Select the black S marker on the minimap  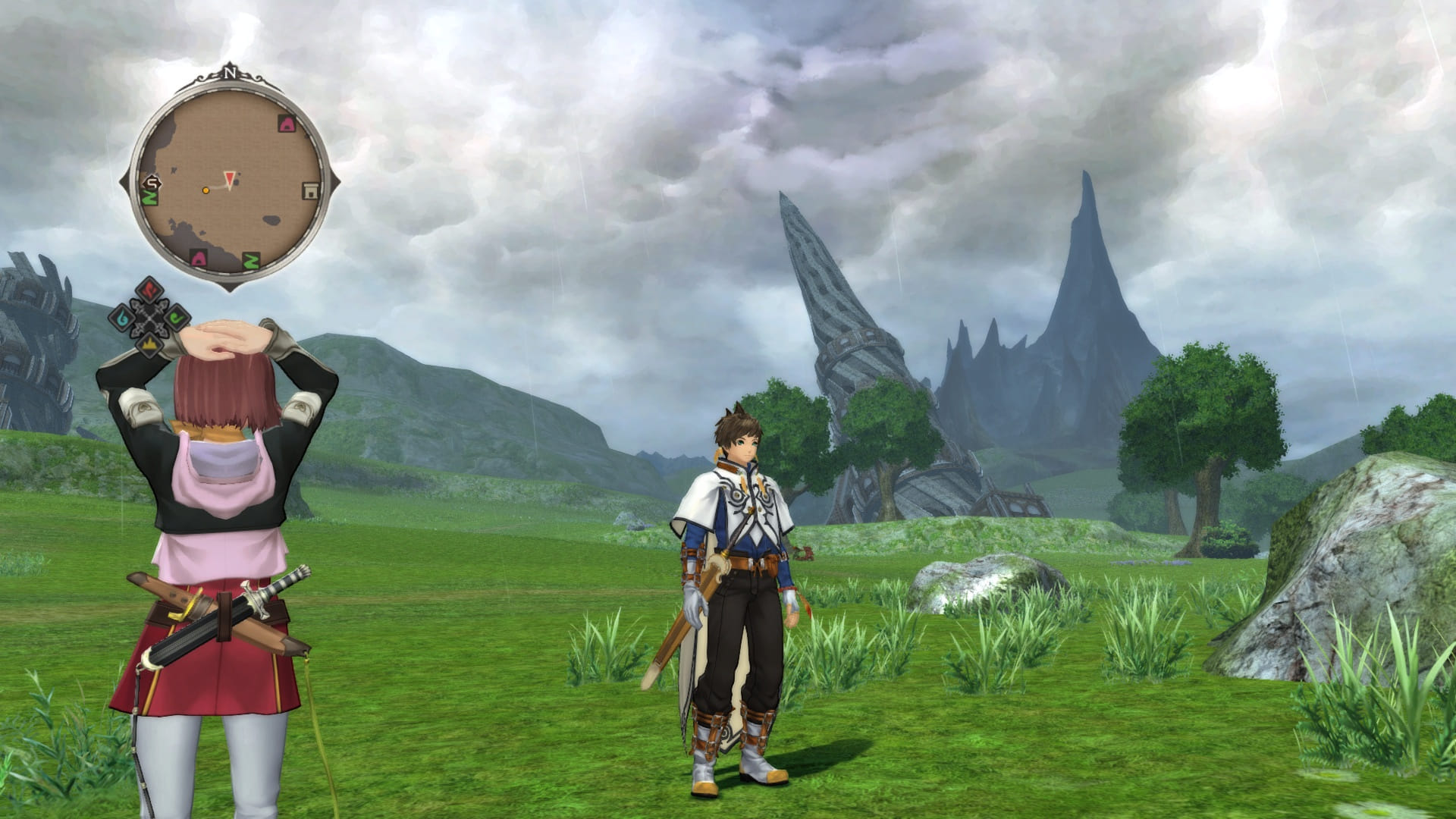152,183
